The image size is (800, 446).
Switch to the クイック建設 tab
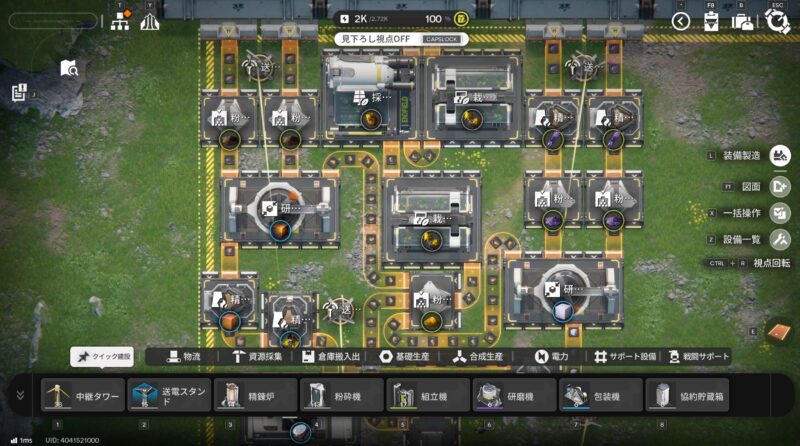[x=102, y=356]
